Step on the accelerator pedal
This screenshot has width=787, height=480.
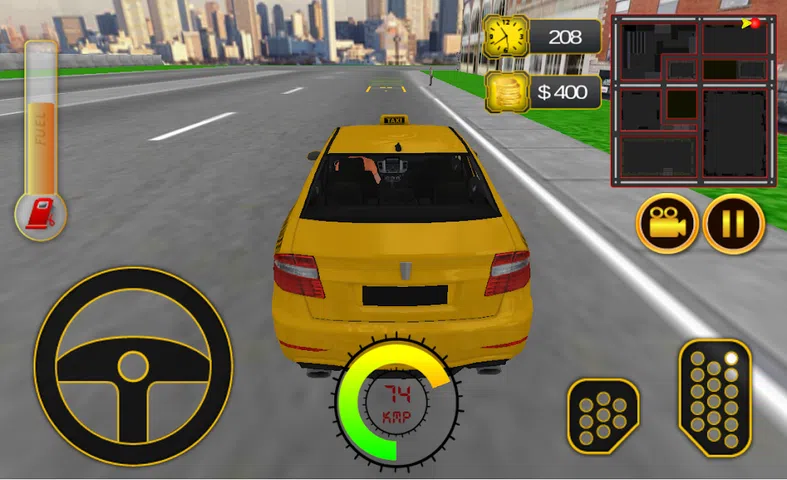714,398
